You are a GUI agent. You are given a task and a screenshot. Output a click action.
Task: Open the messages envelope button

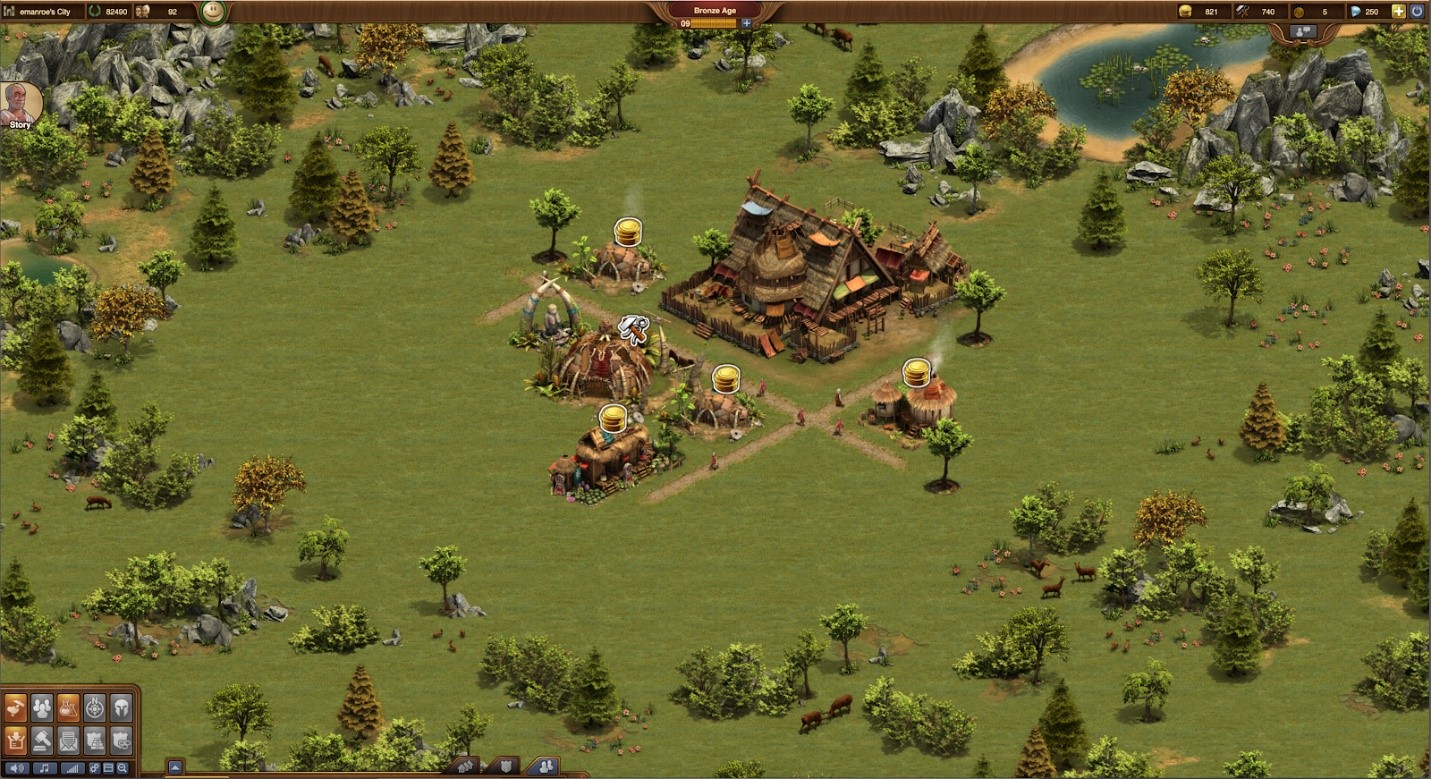click(x=68, y=740)
